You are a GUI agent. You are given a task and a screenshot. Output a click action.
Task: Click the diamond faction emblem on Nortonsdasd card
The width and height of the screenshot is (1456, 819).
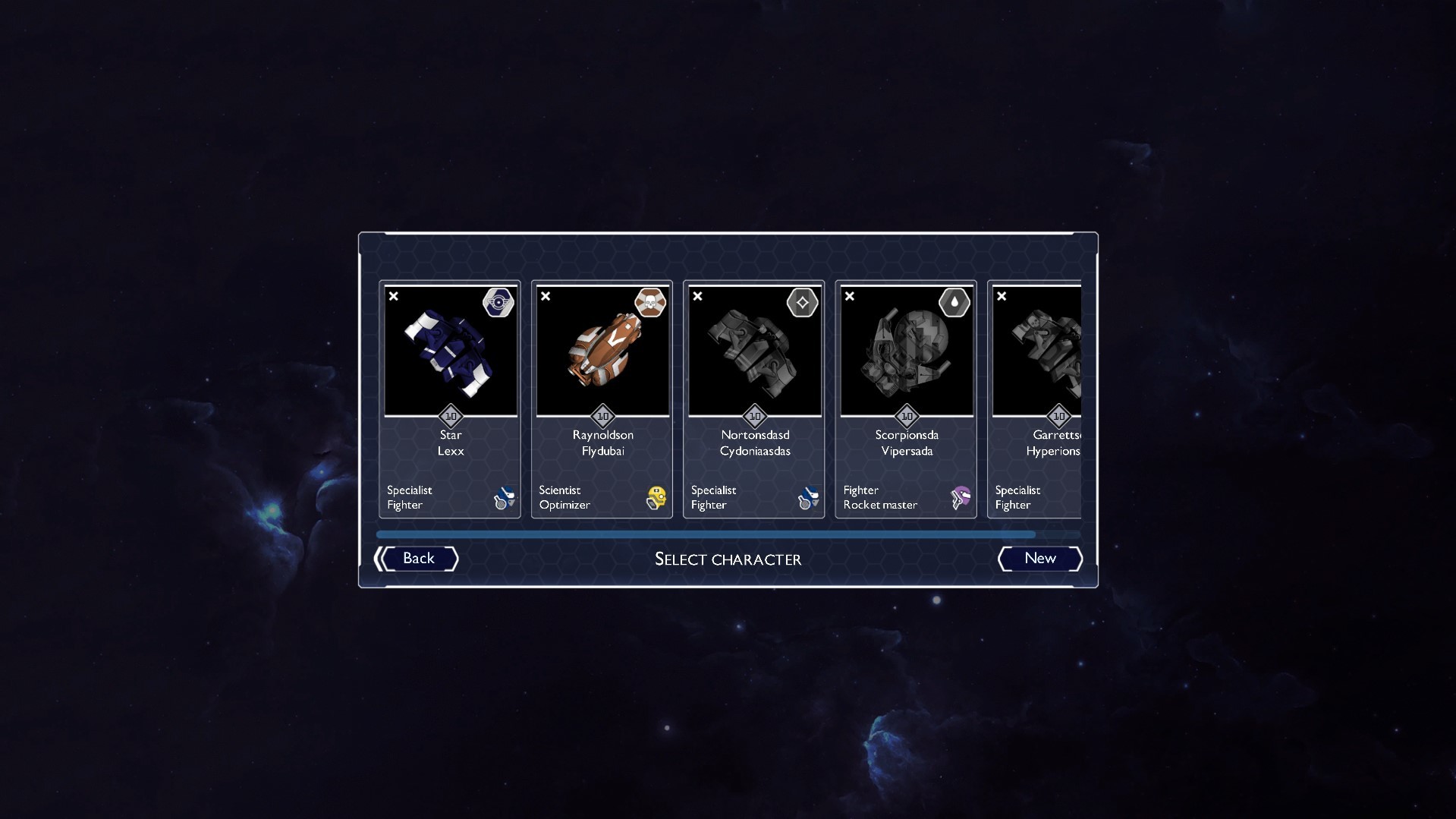pyautogui.click(x=803, y=302)
